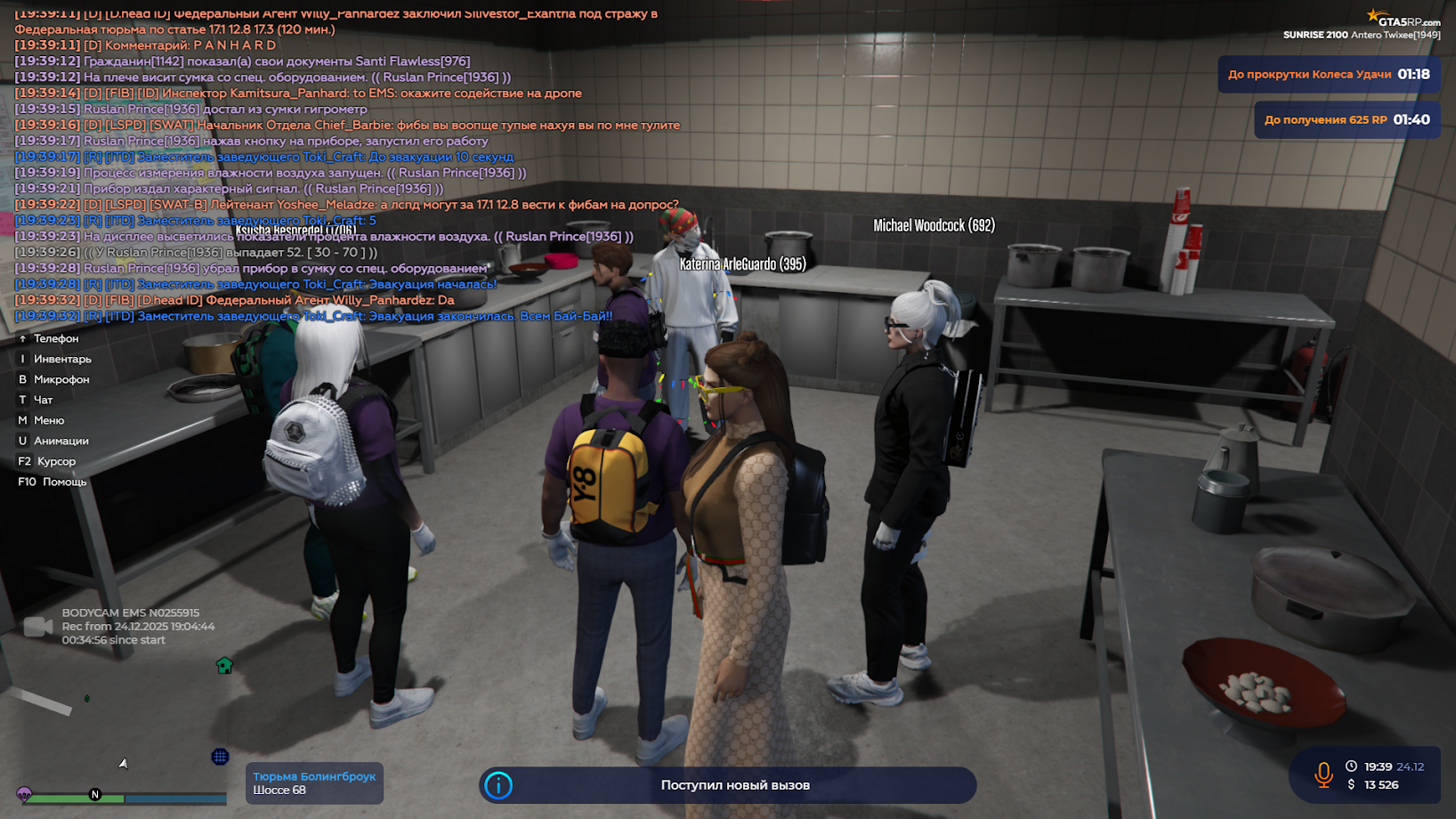Select the blue web blip on the minimap
This screenshot has height=819, width=1456.
point(220,757)
